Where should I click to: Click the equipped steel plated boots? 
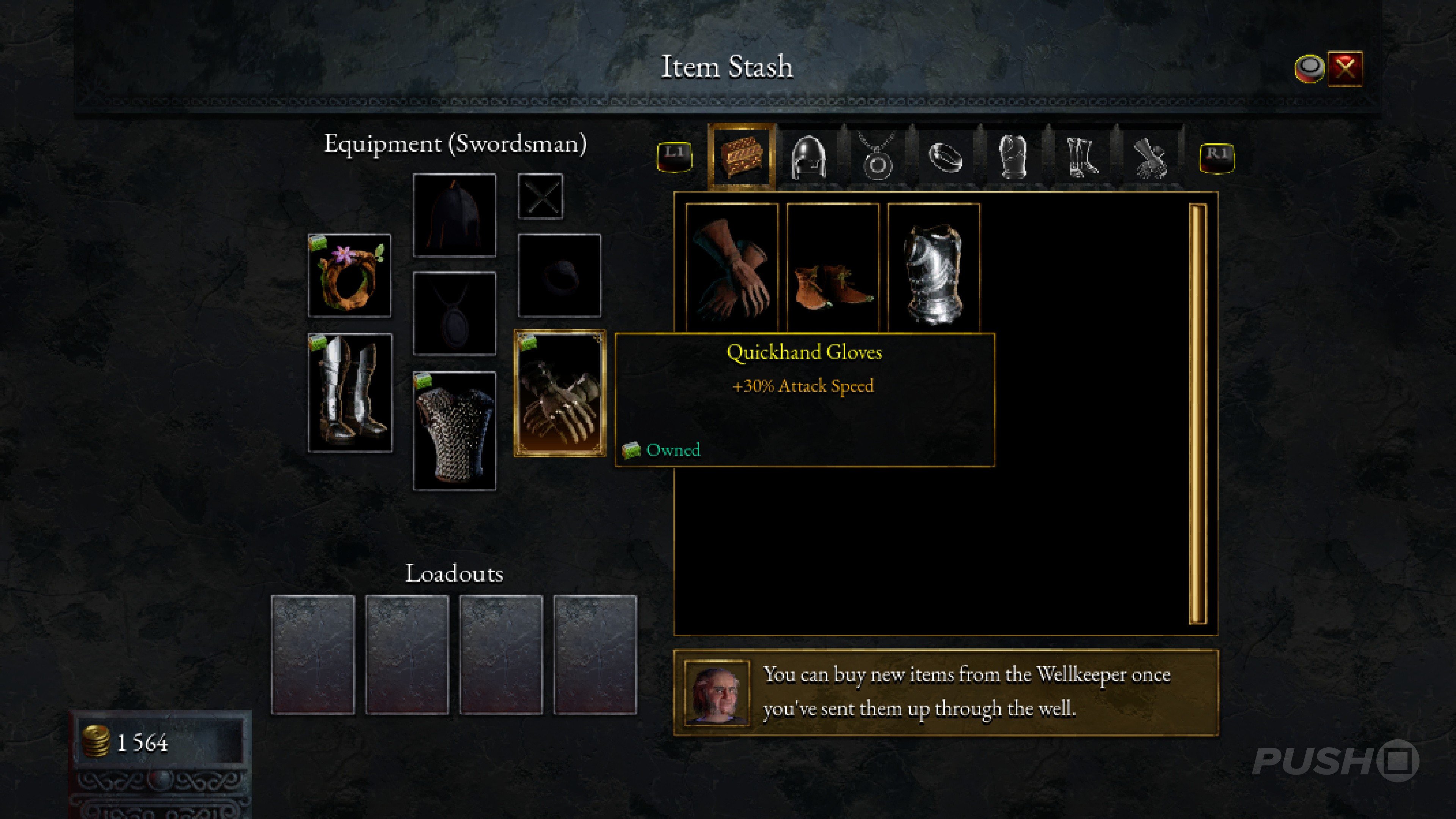point(350,393)
